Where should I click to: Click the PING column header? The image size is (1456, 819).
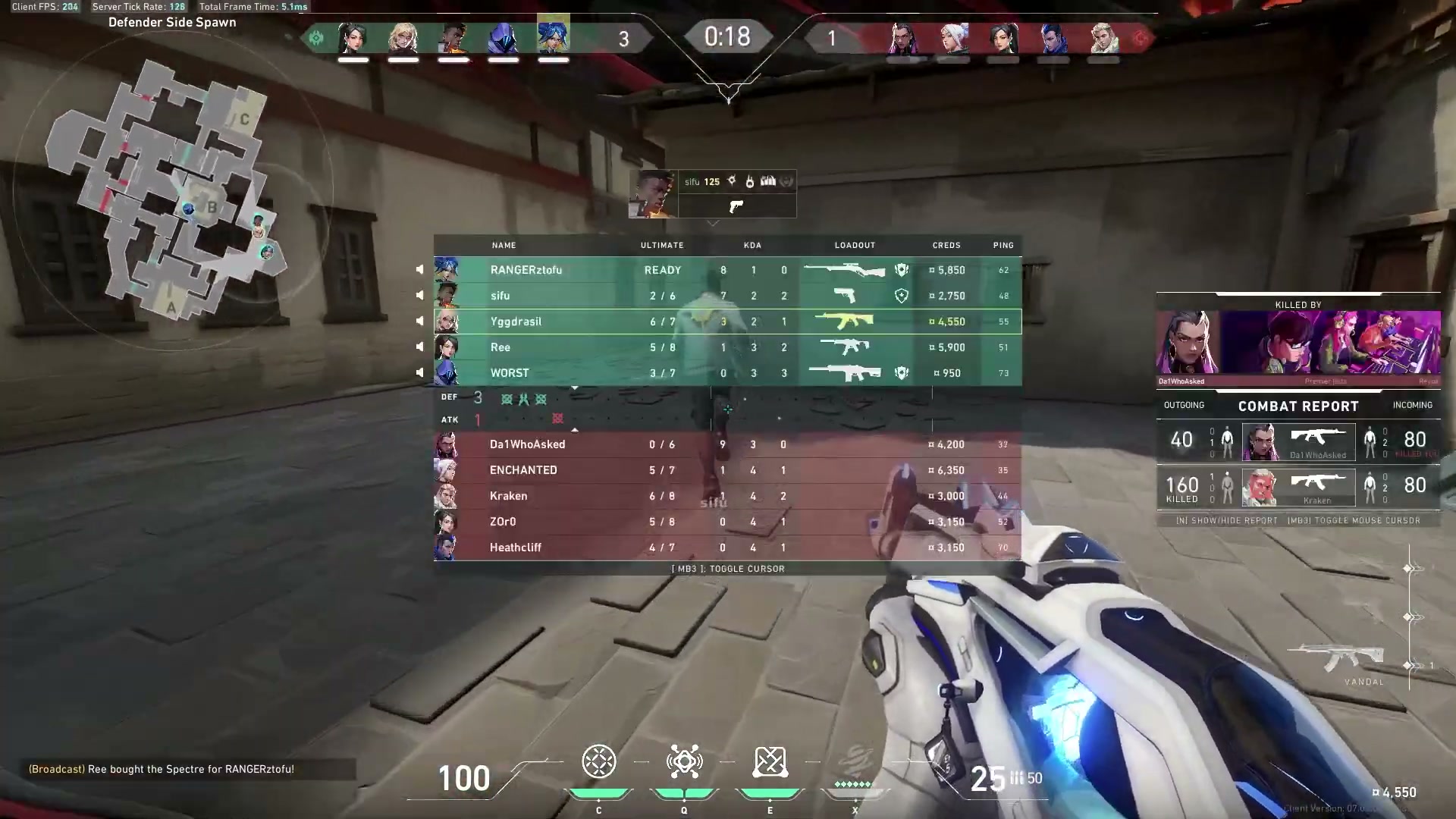click(x=1003, y=245)
